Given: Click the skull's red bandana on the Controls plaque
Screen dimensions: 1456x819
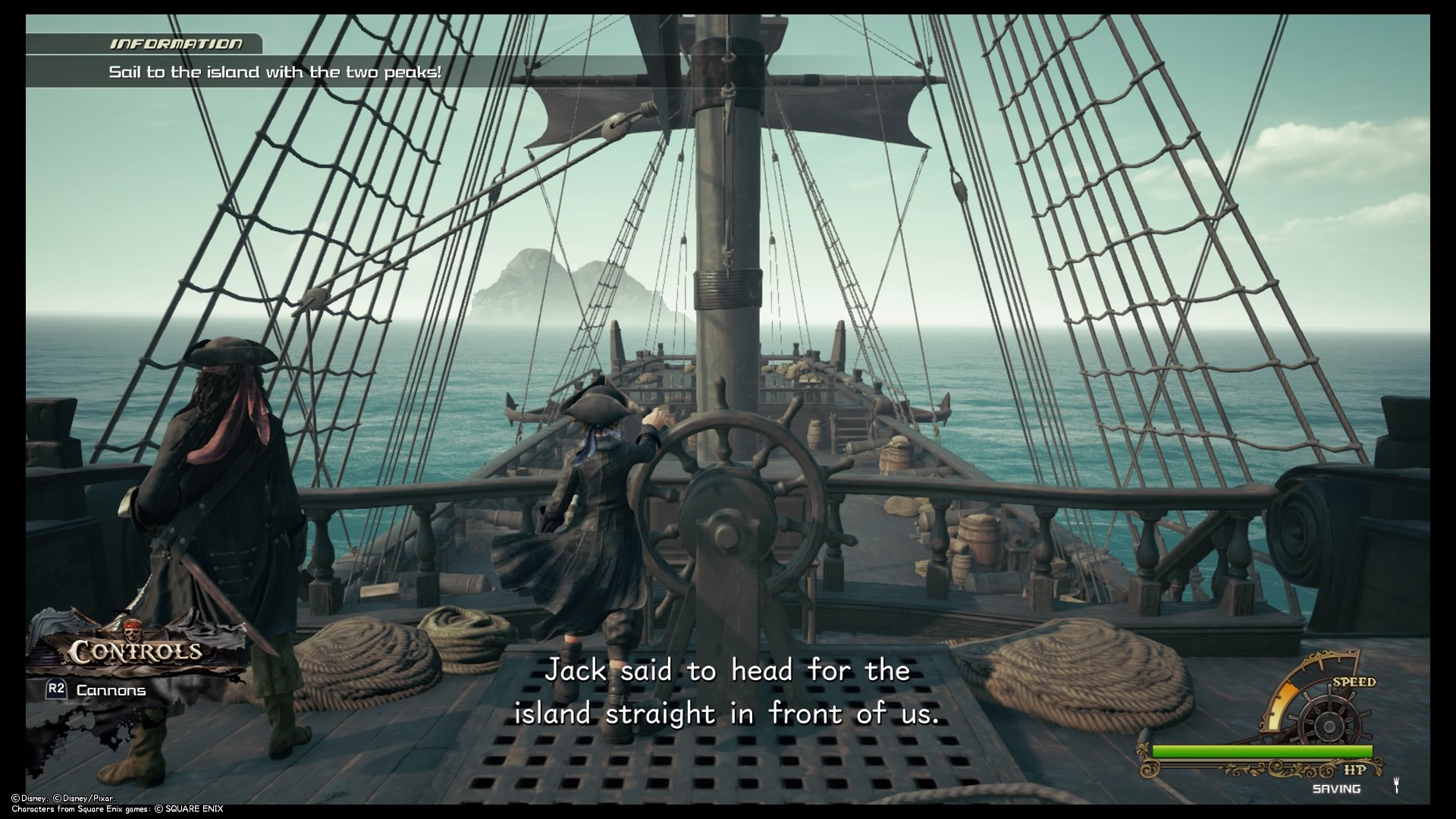Looking at the screenshot, I should 133,626.
